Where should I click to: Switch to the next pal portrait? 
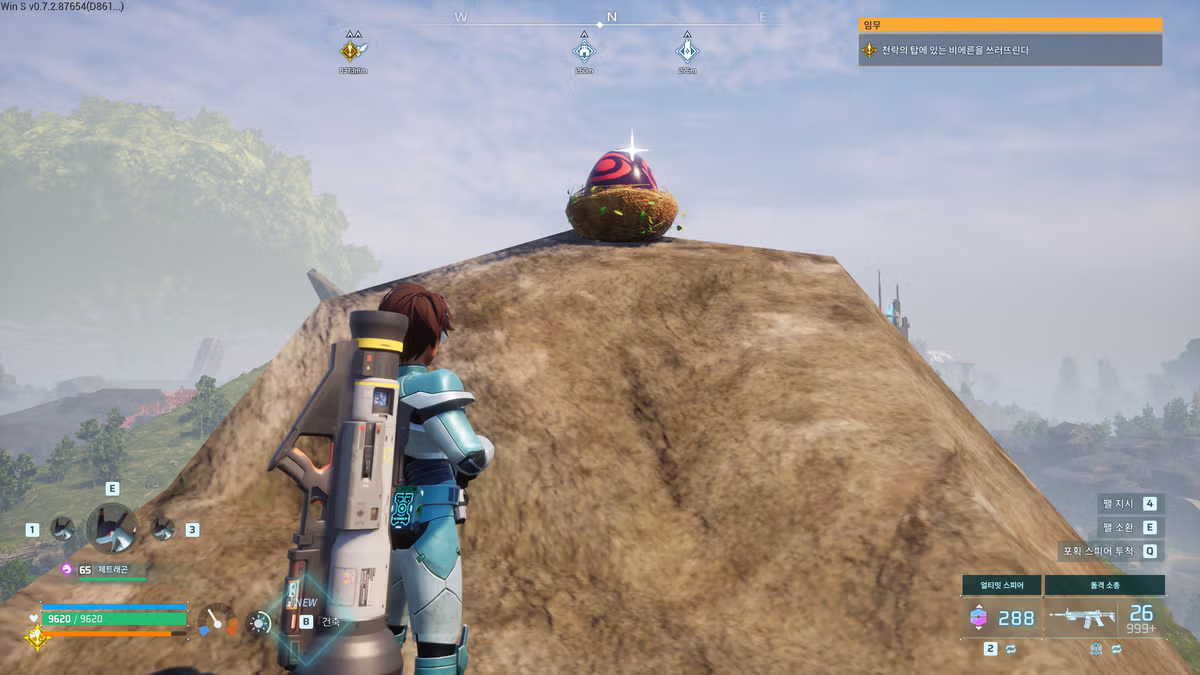pos(162,528)
